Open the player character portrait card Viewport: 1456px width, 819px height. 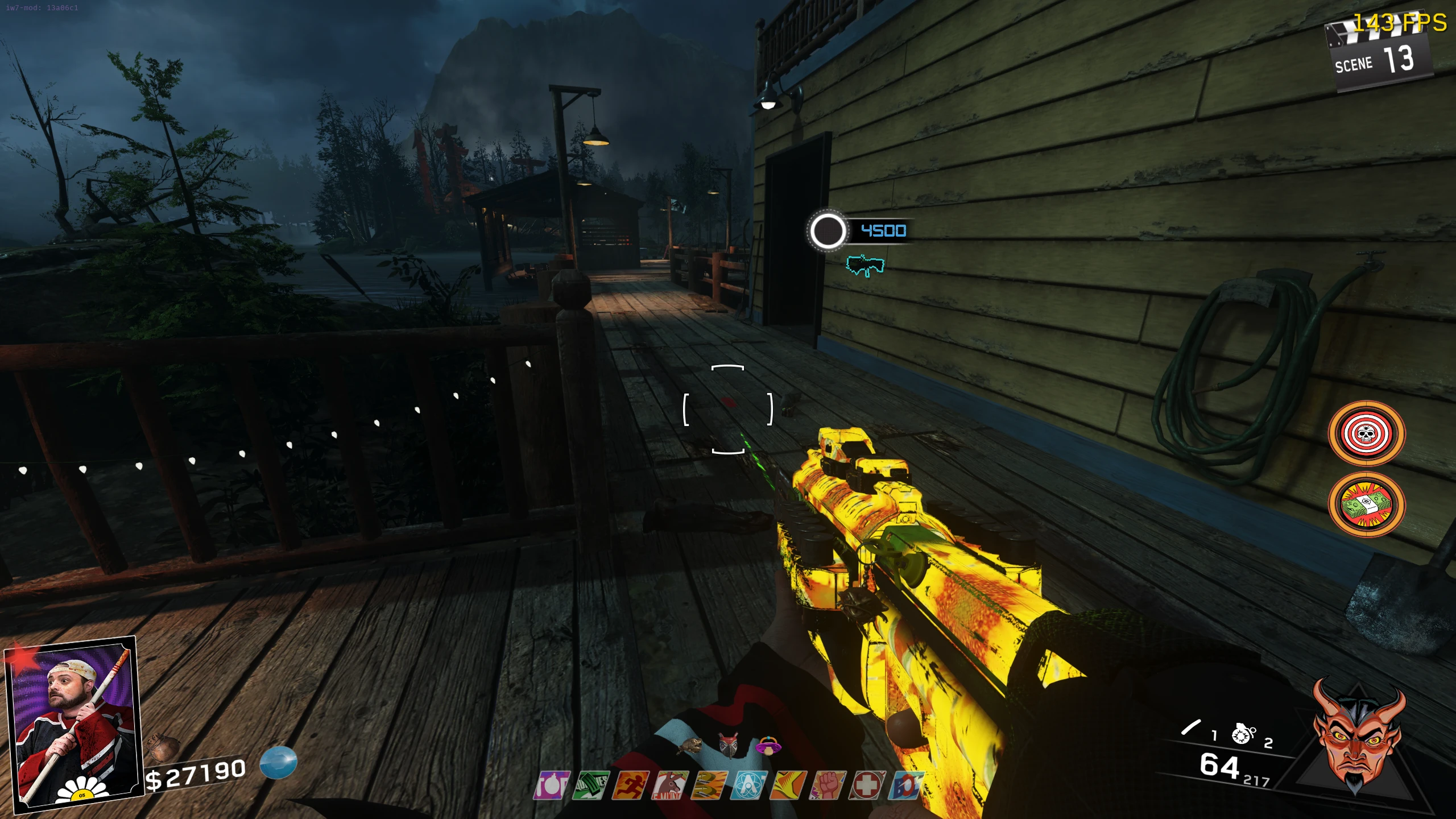pos(72,723)
